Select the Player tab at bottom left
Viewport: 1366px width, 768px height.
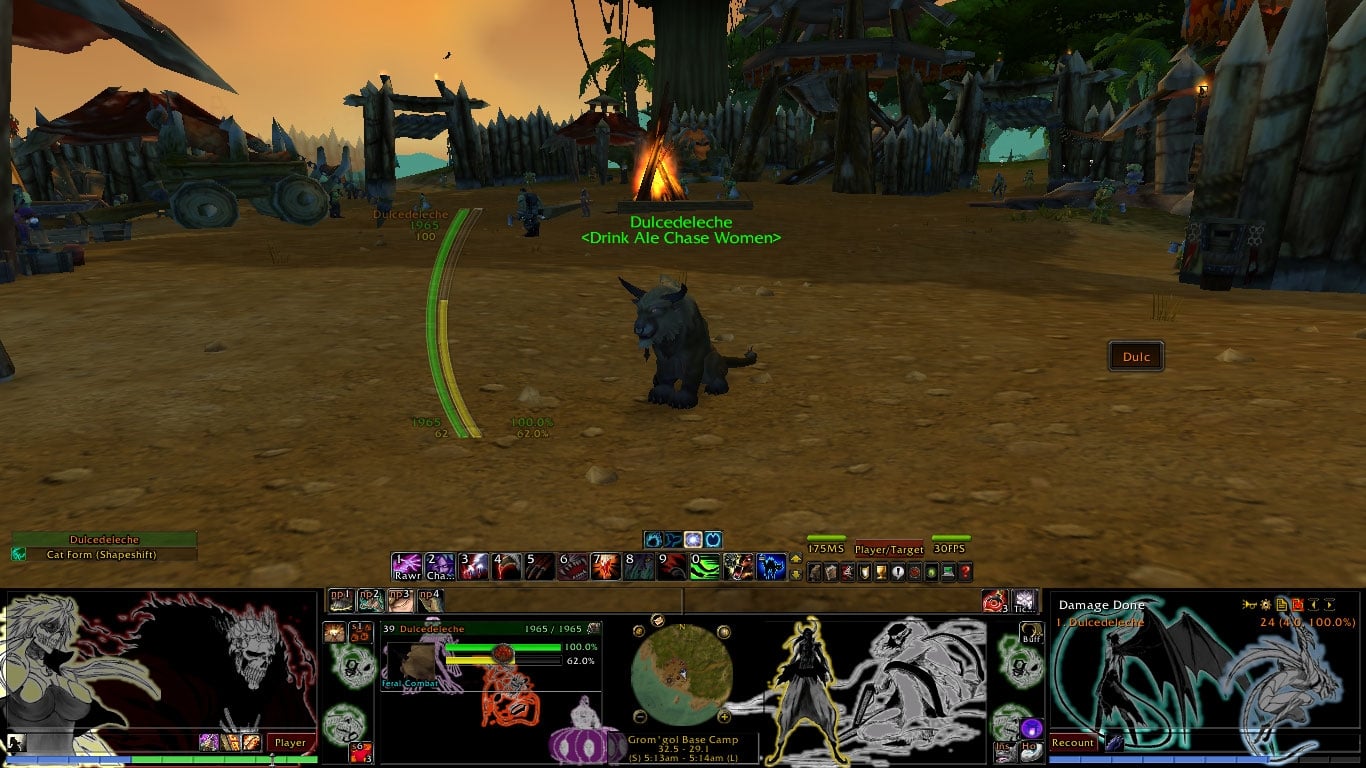pos(291,742)
